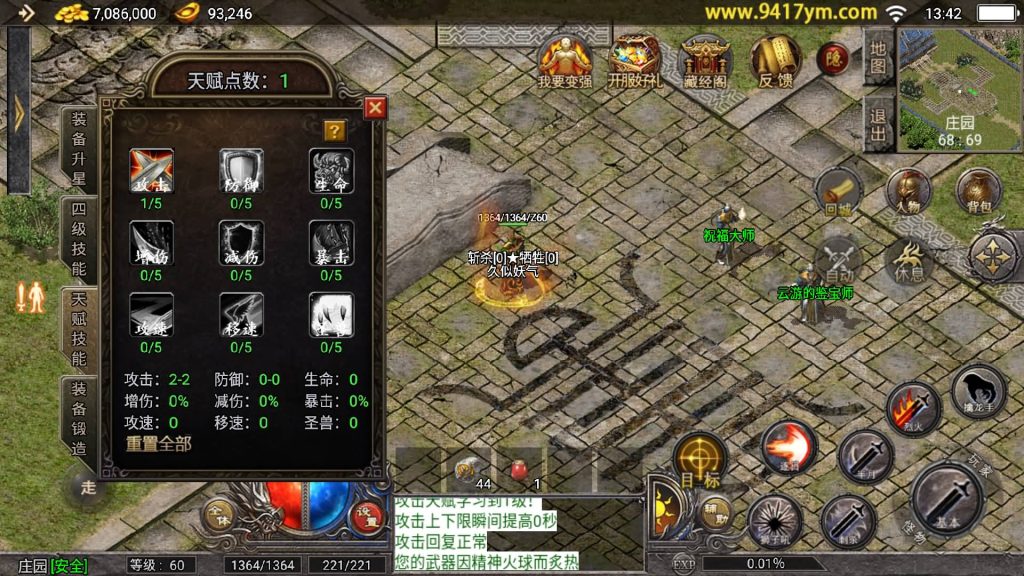Open the 开服好礼 treasure chest rewards
This screenshot has width=1024, height=576.
(x=635, y=62)
